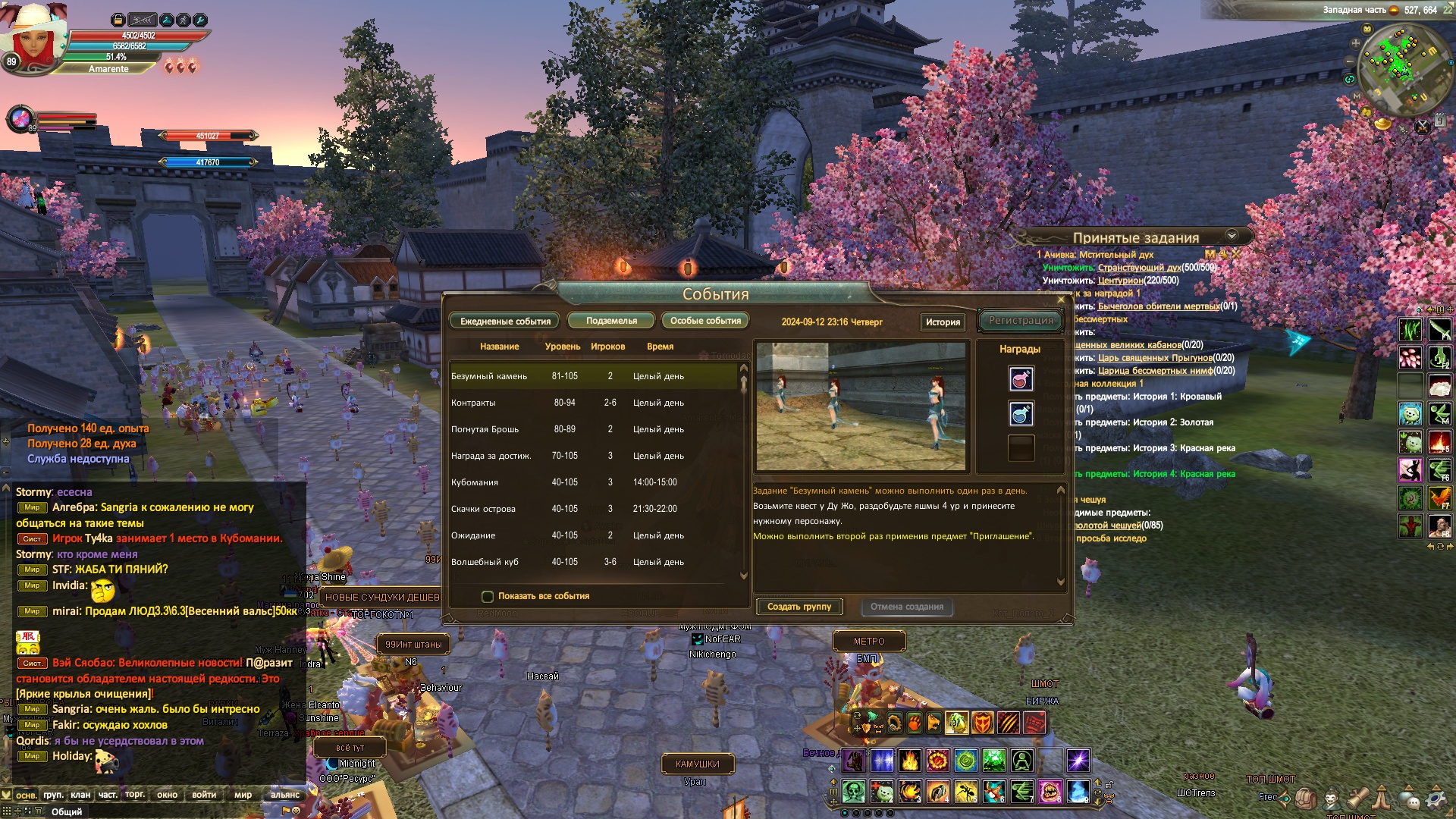Screen dimensions: 1456x819
Task: Close the События window
Action: [1061, 300]
